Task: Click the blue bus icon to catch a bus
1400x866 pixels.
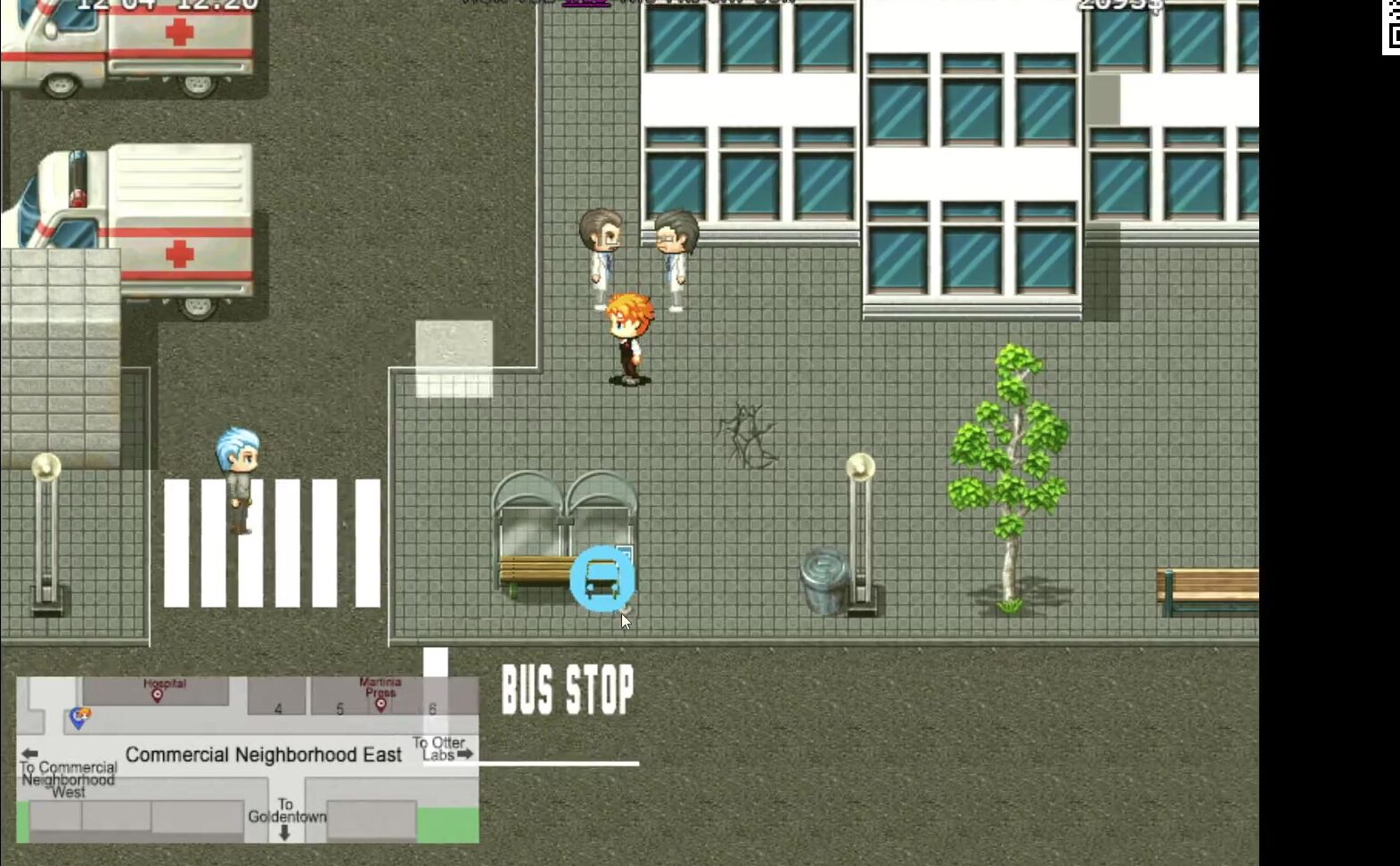Action: 602,579
